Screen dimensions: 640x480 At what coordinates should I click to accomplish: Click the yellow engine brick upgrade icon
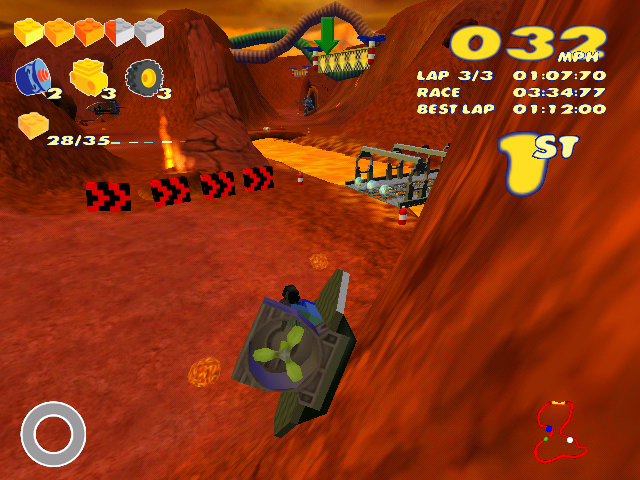[x=88, y=77]
